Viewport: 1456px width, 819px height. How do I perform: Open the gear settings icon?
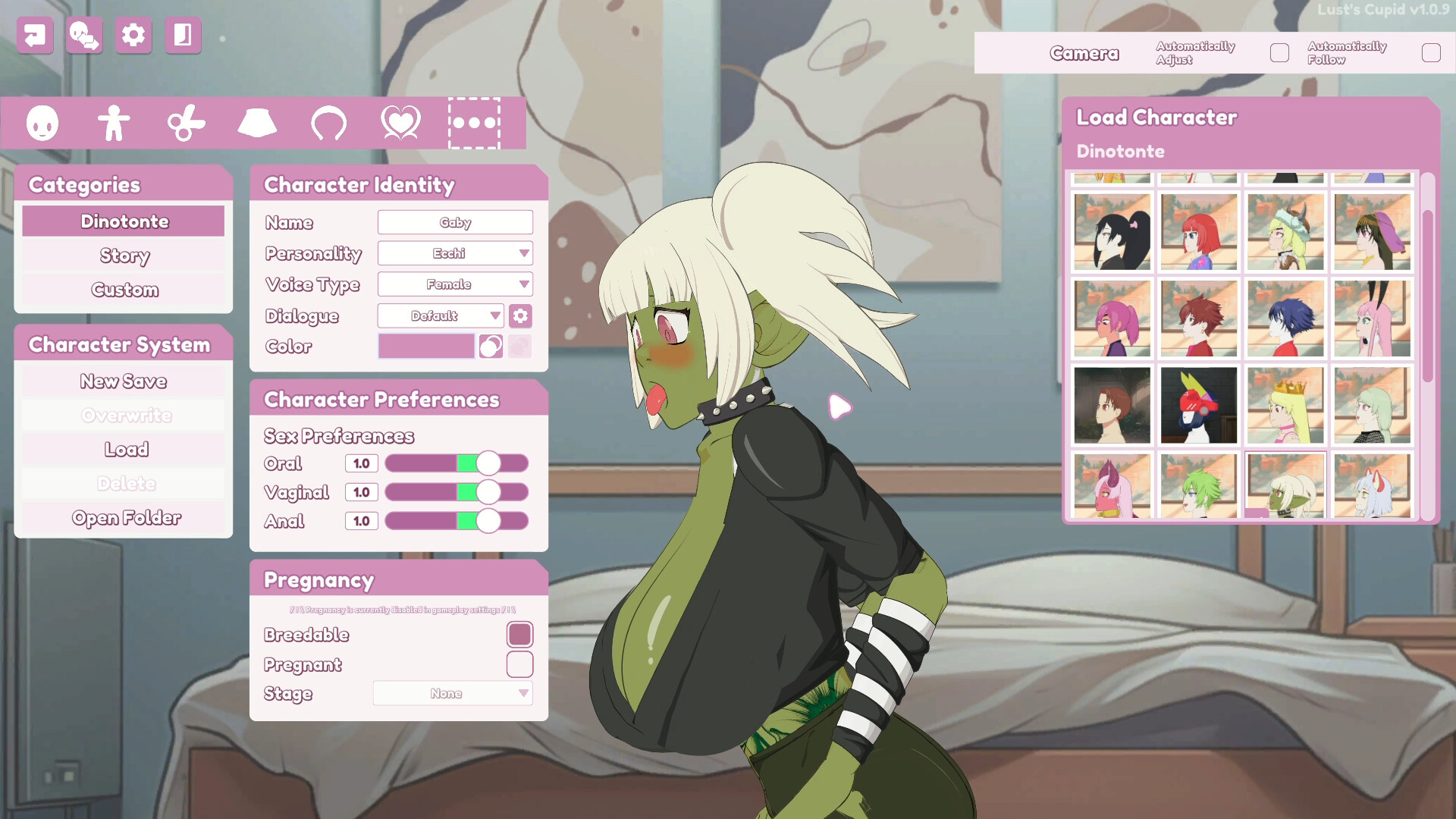coord(133,35)
